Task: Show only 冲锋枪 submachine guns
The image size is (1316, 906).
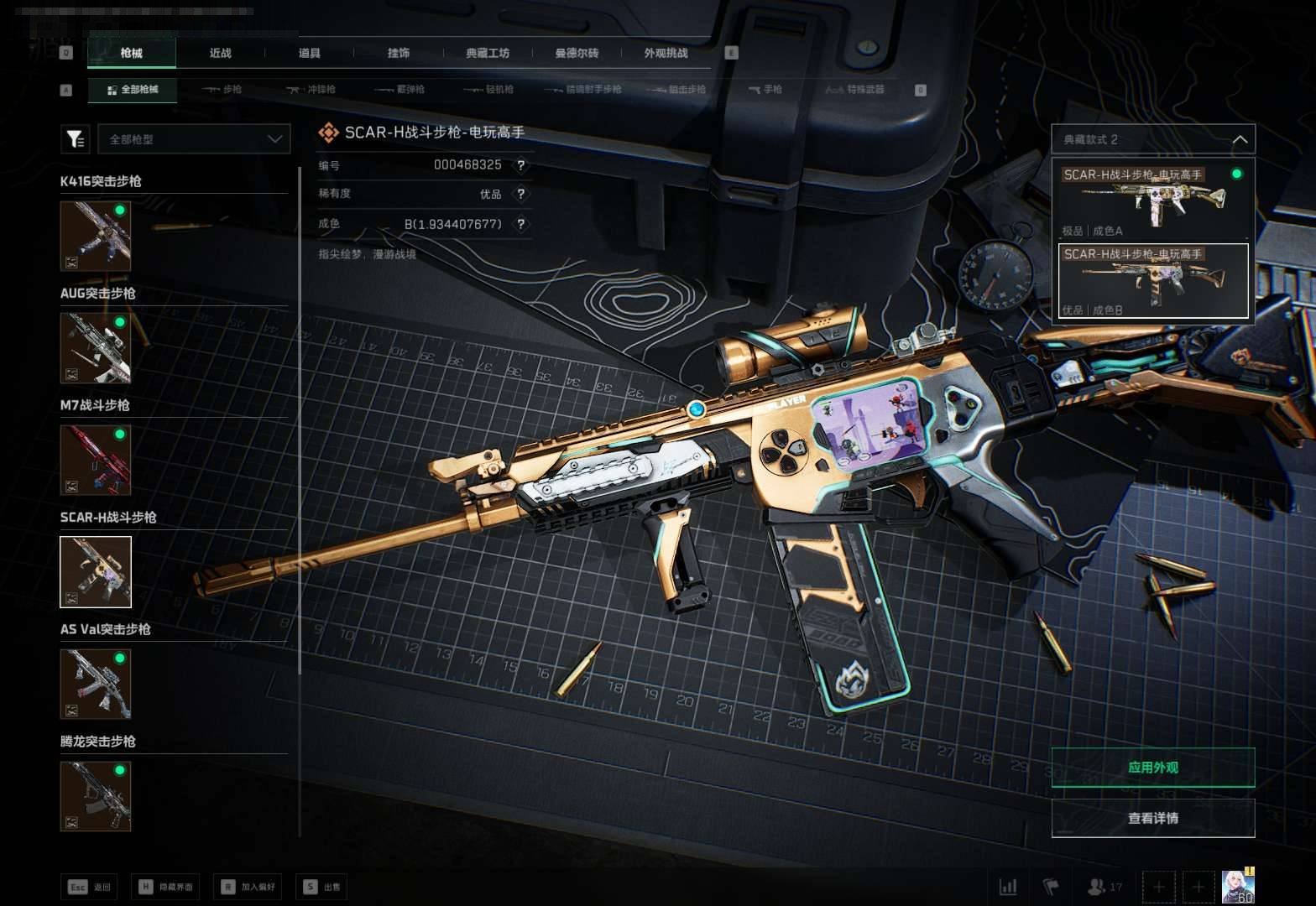Action: tap(311, 89)
